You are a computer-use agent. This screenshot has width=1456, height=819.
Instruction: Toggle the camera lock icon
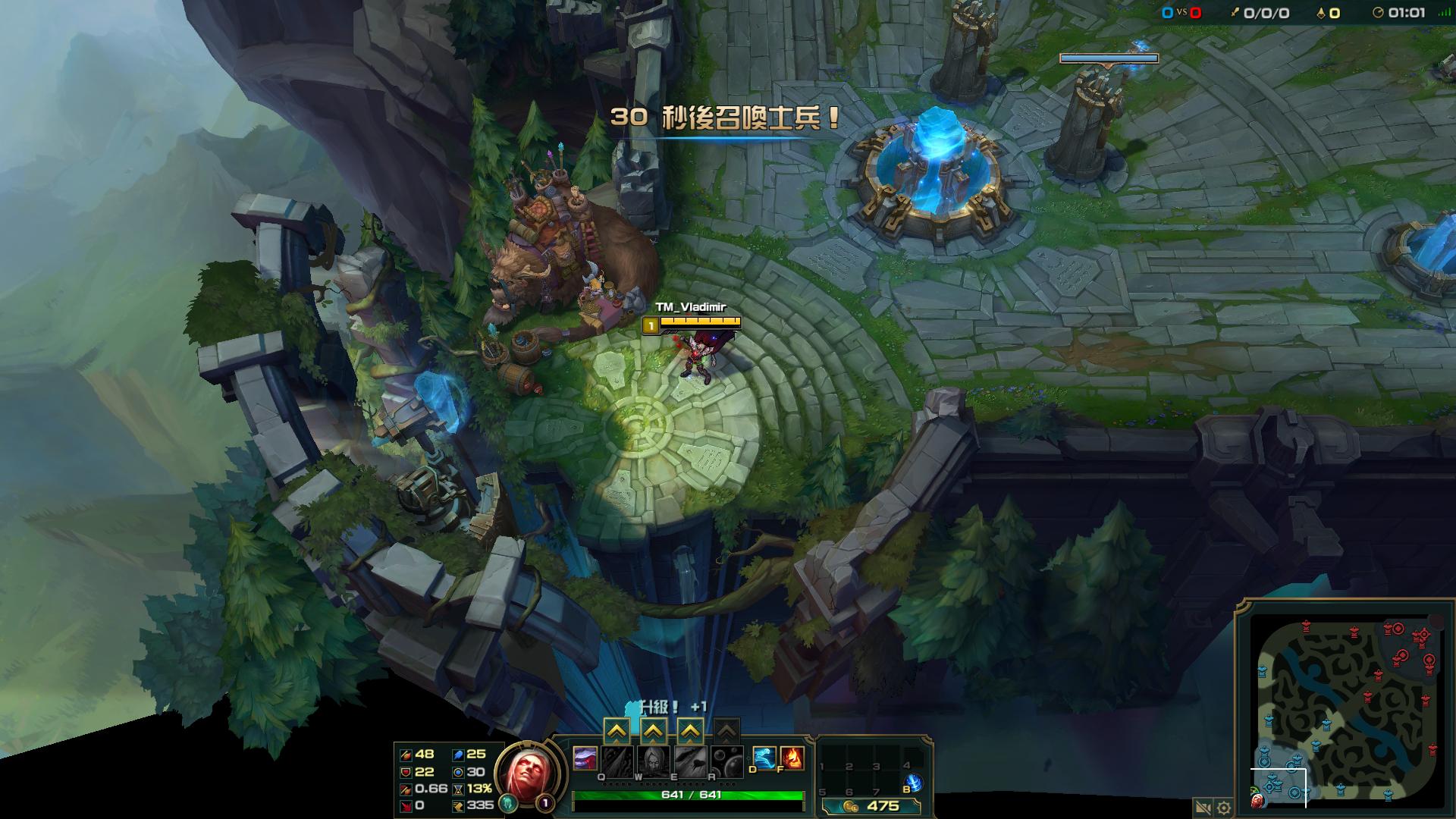1202,808
